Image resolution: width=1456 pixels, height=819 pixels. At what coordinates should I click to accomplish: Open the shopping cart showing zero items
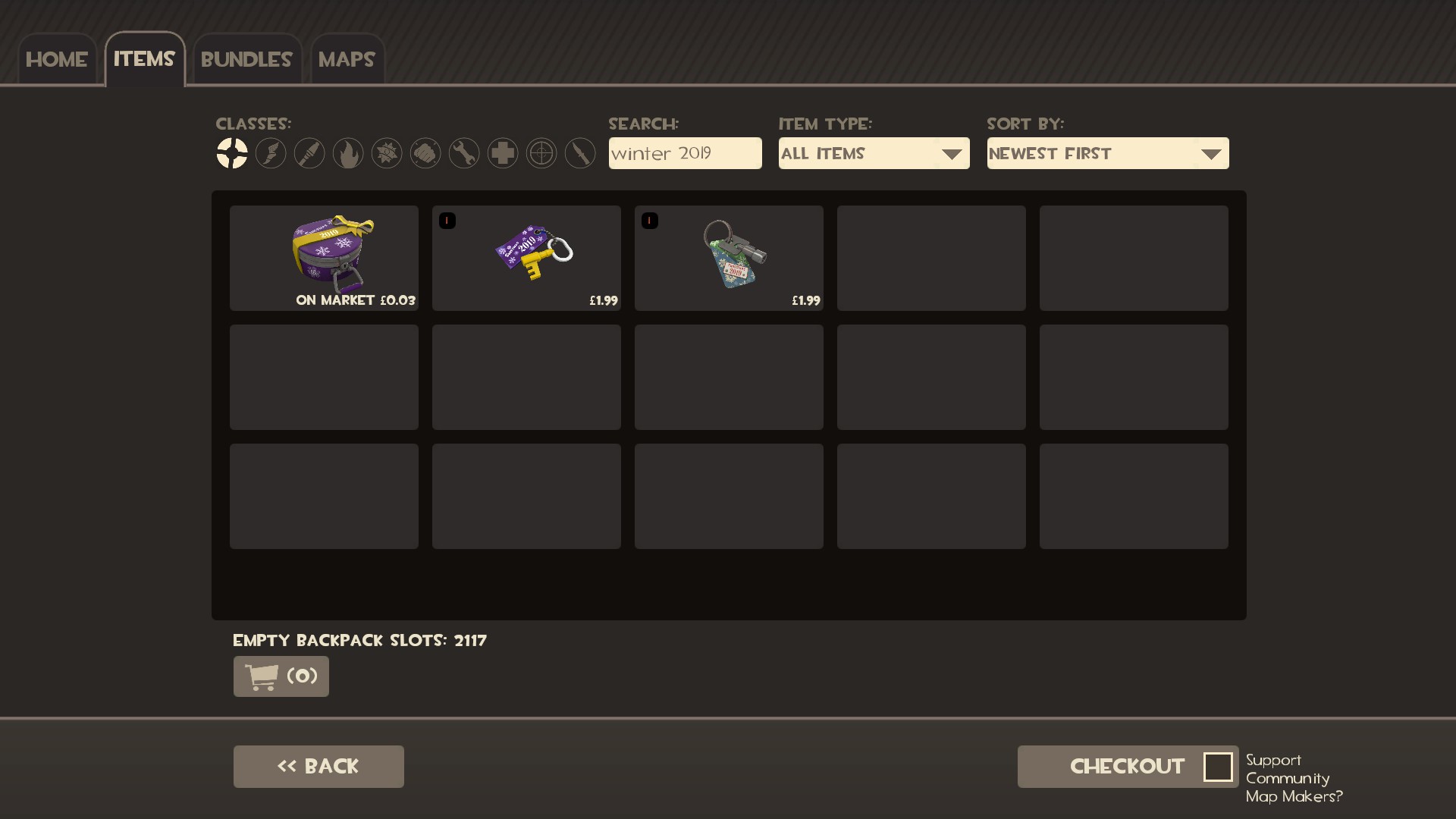click(280, 676)
